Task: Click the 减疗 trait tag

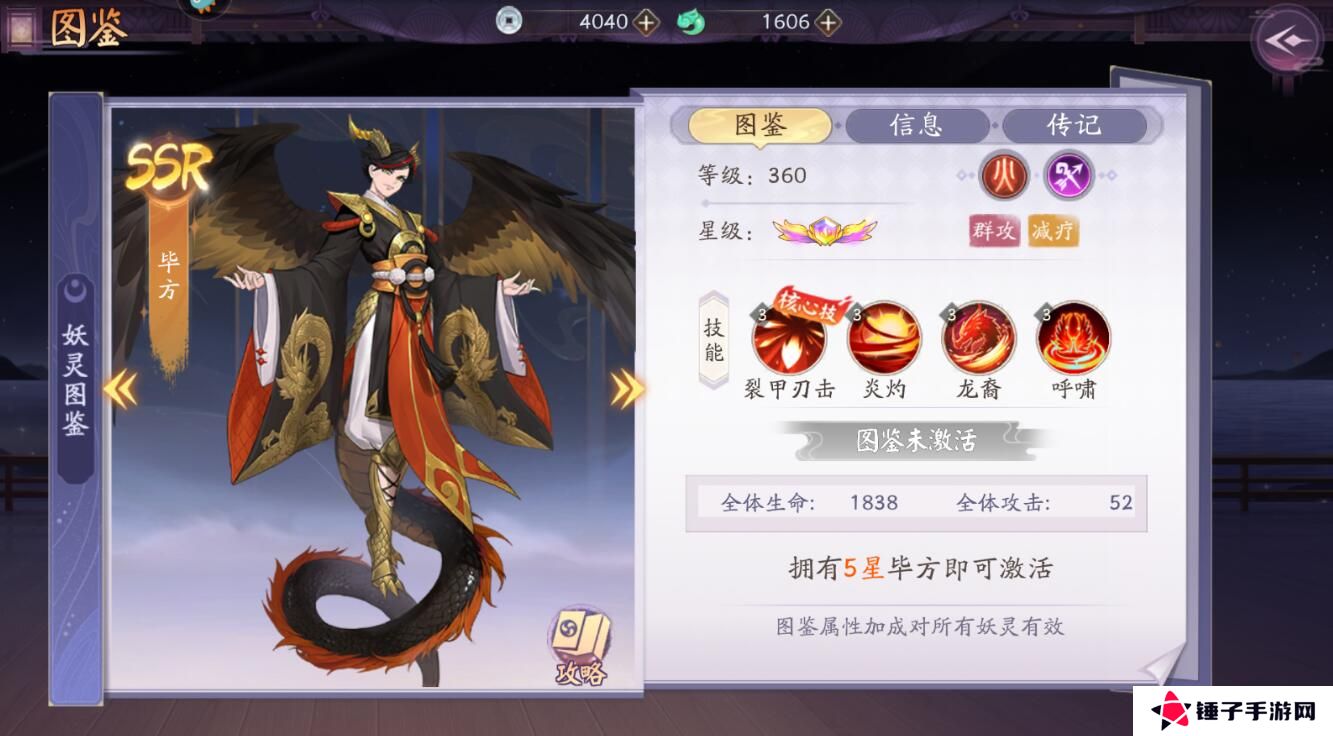Action: 1051,231
